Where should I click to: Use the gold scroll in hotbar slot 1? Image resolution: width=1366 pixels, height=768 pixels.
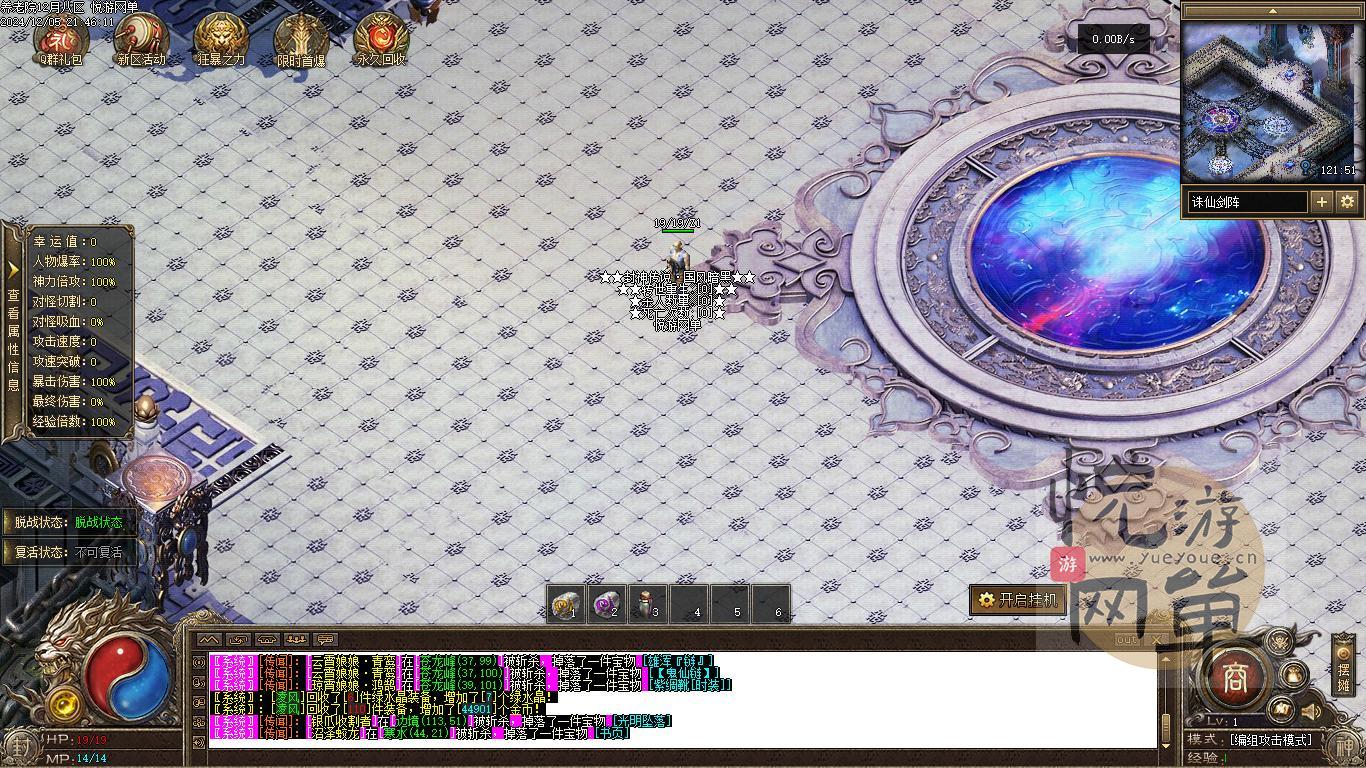pyautogui.click(x=566, y=605)
